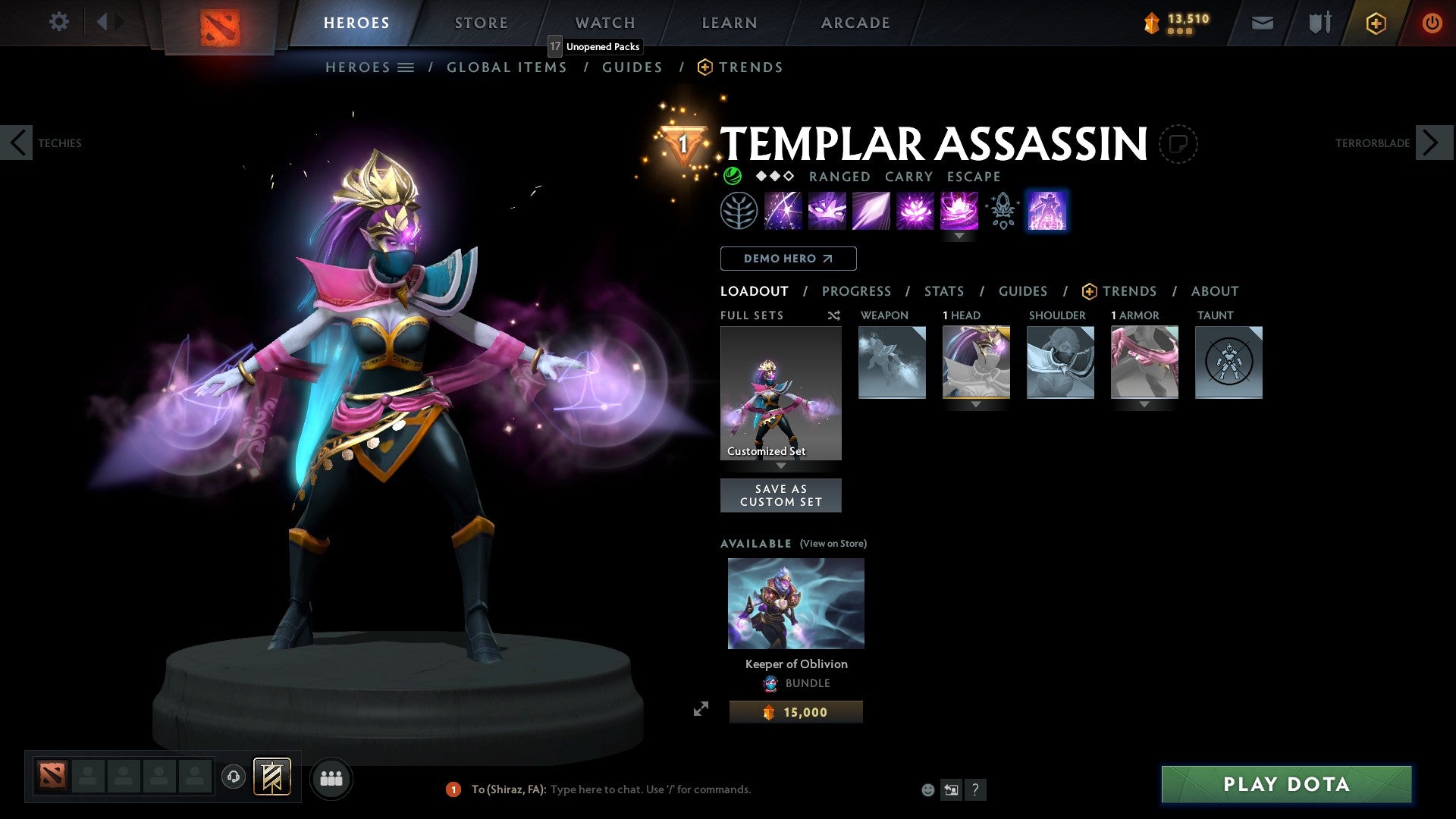Open the friends list from the people icon
Image resolution: width=1456 pixels, height=819 pixels.
pyautogui.click(x=331, y=778)
